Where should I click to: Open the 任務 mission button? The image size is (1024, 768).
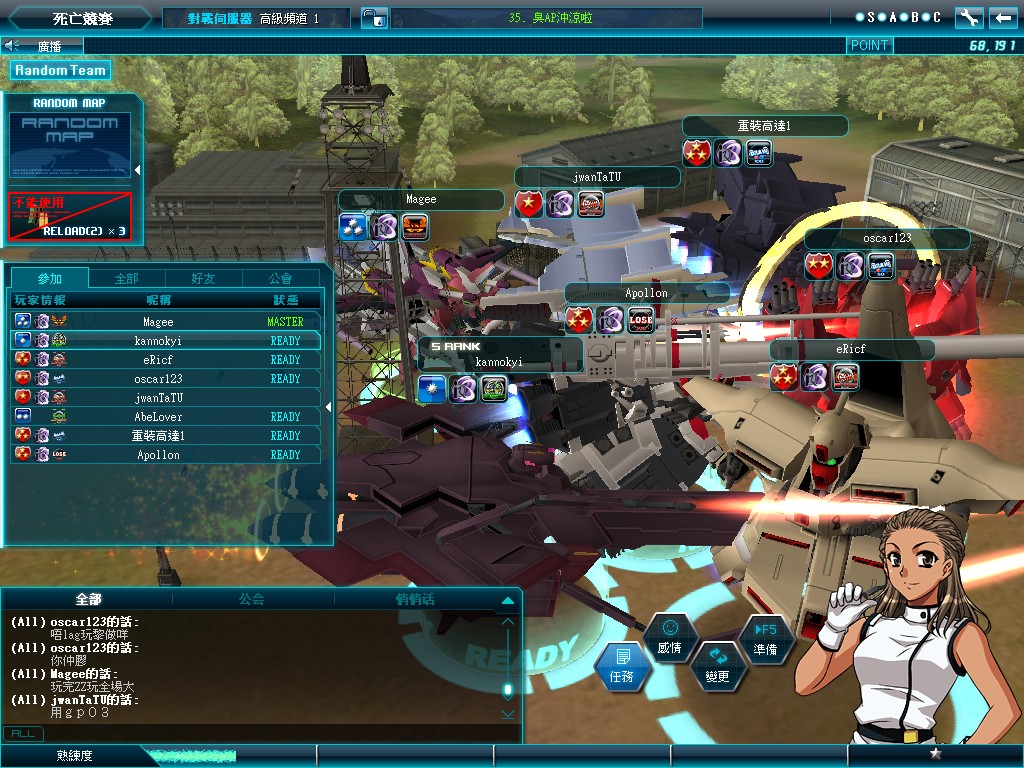[x=622, y=667]
